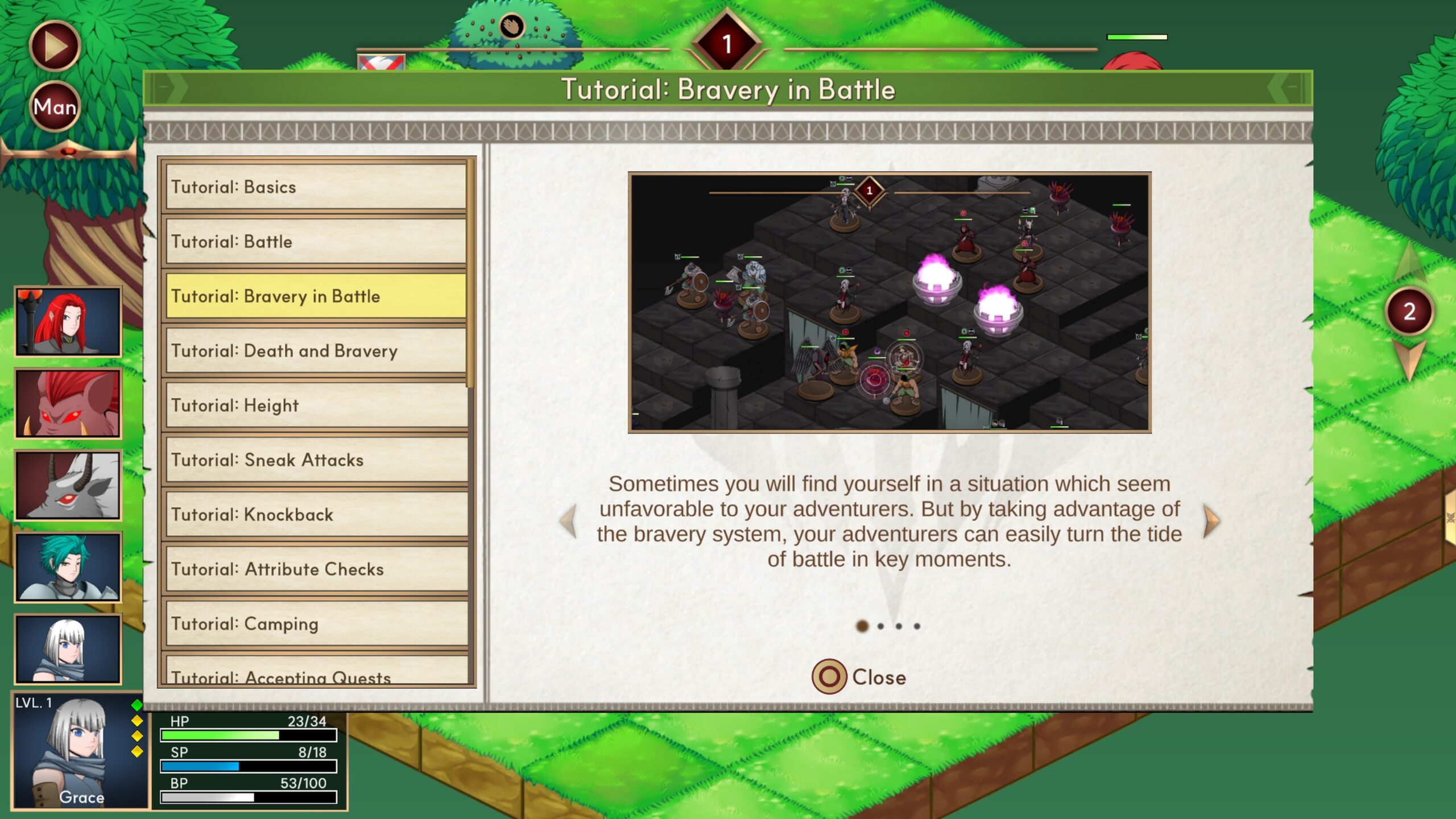Open the Man button
Screen dimensions: 1456x819
pos(55,106)
